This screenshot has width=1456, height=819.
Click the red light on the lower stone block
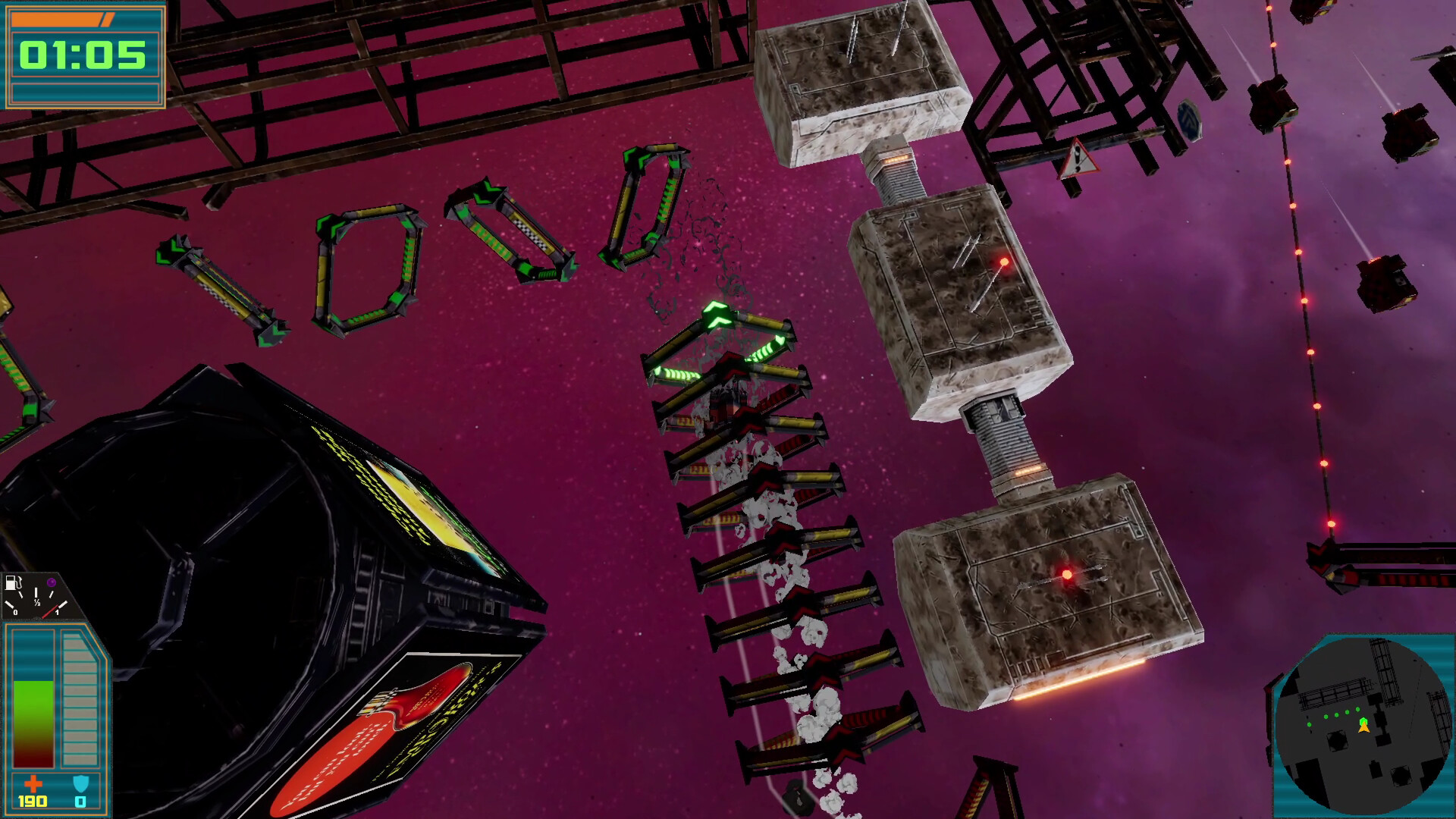[1066, 573]
